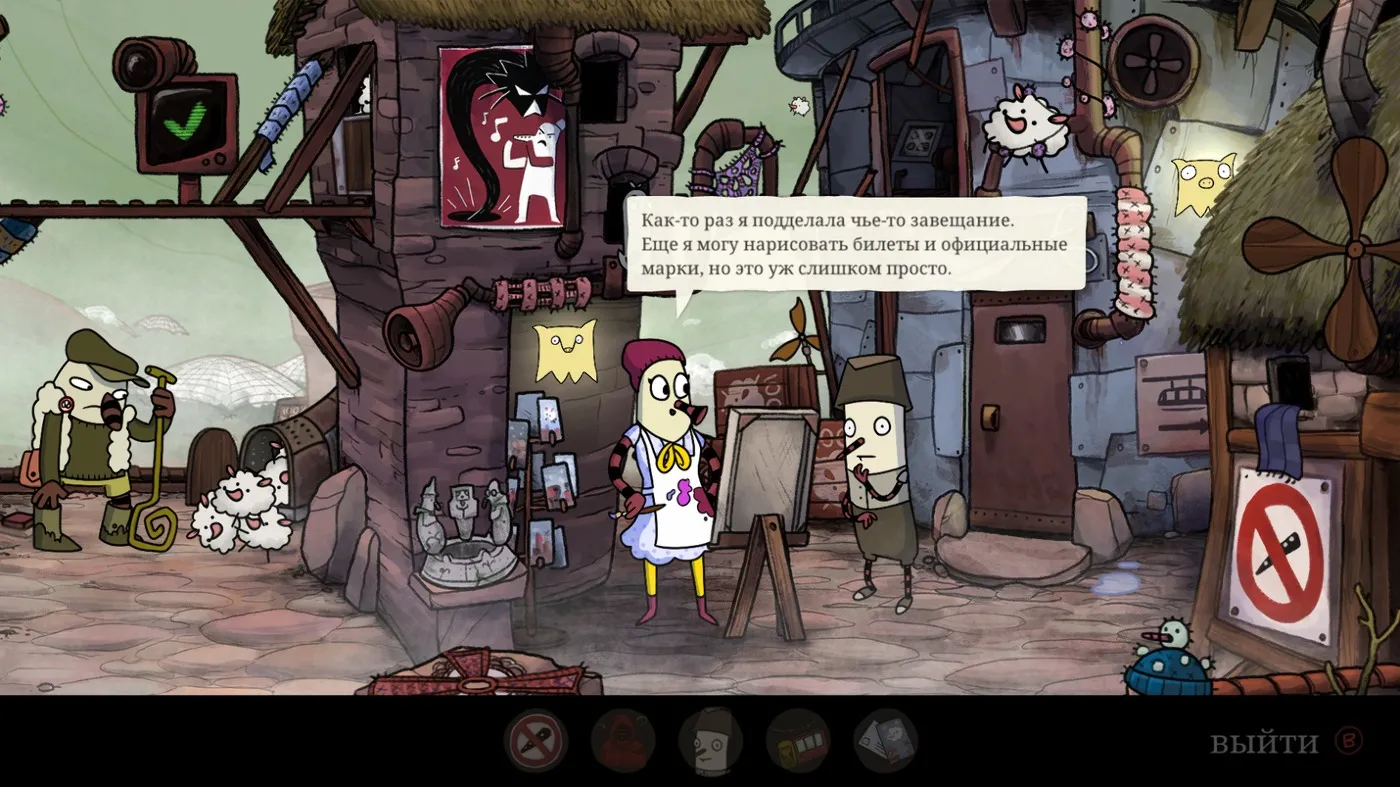Ask about the character in the fez hat
Viewport: 1400px width, 787px height.
click(710, 741)
